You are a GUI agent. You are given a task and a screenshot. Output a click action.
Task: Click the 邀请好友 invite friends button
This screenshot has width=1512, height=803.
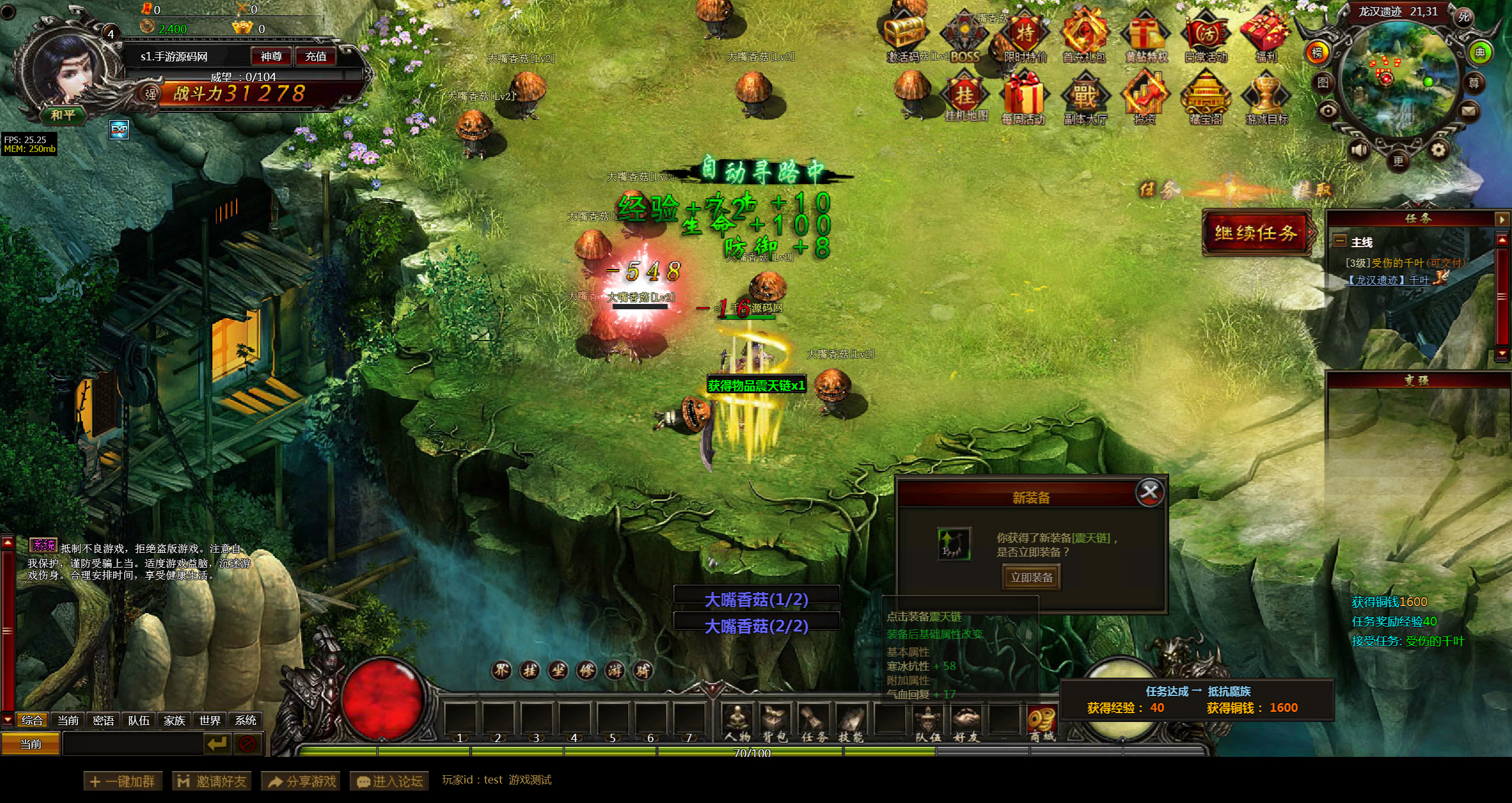click(212, 781)
